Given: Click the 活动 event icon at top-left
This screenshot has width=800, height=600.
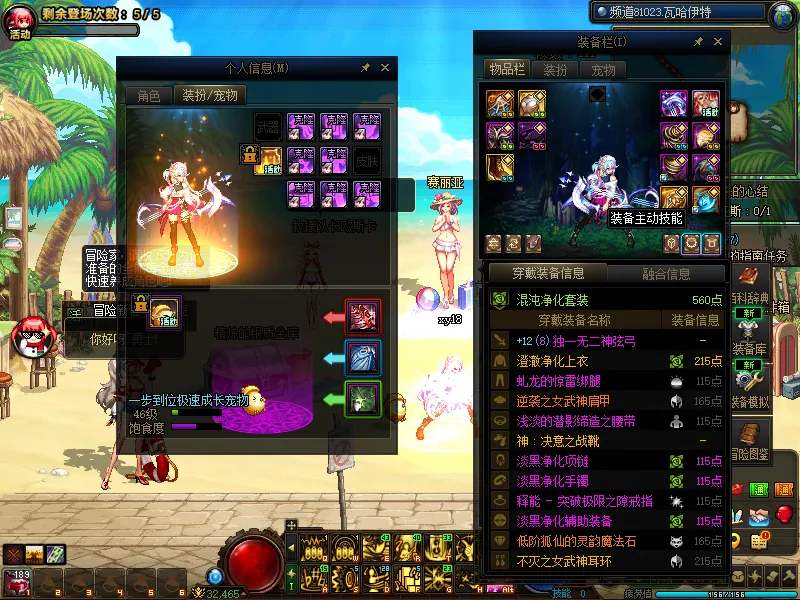Looking at the screenshot, I should (x=20, y=22).
